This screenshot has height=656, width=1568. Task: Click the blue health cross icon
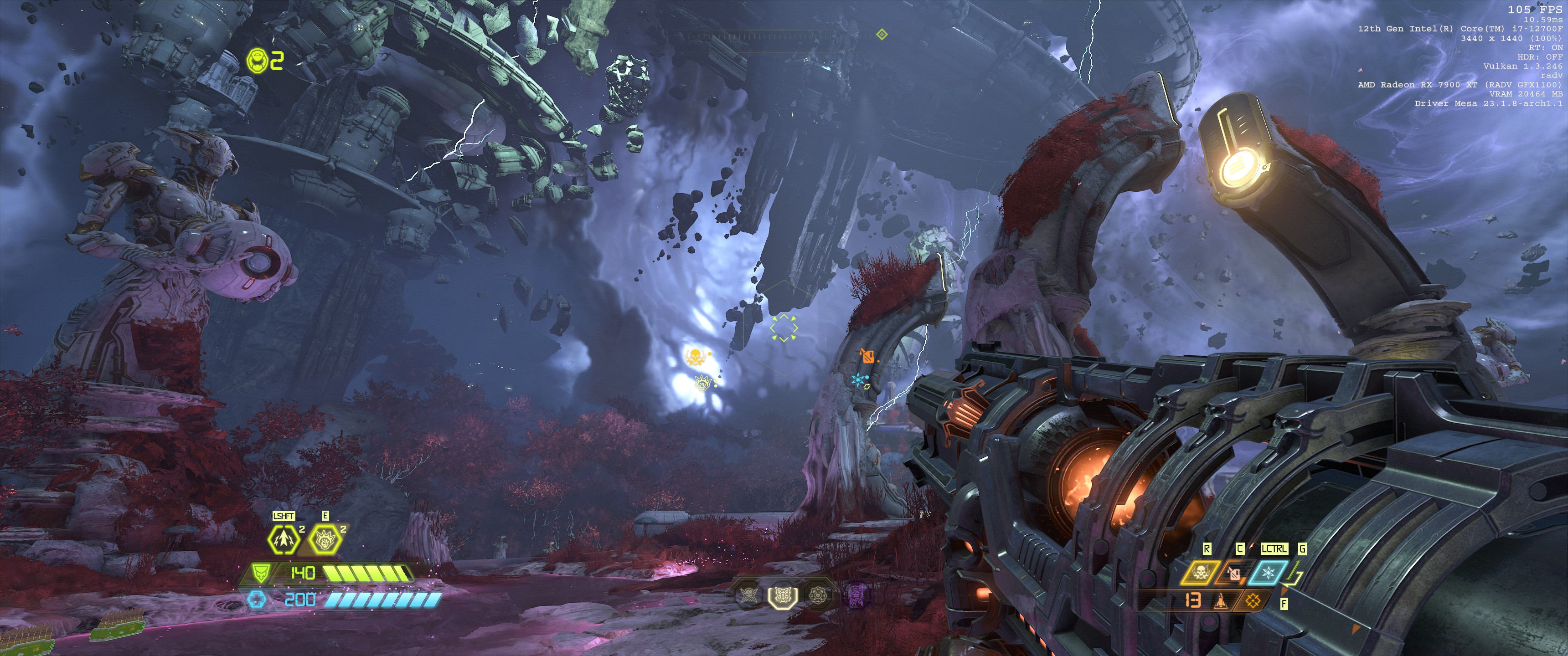click(258, 600)
